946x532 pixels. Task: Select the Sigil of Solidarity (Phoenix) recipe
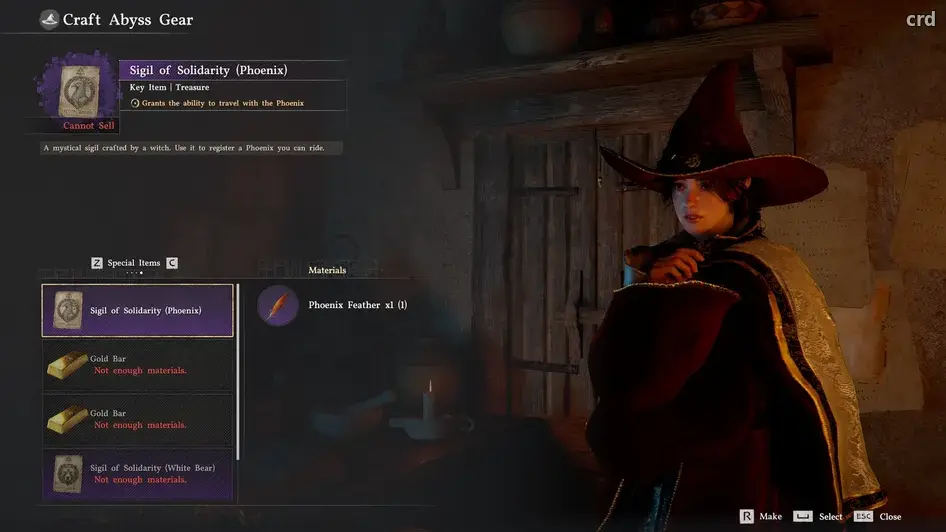(138, 310)
